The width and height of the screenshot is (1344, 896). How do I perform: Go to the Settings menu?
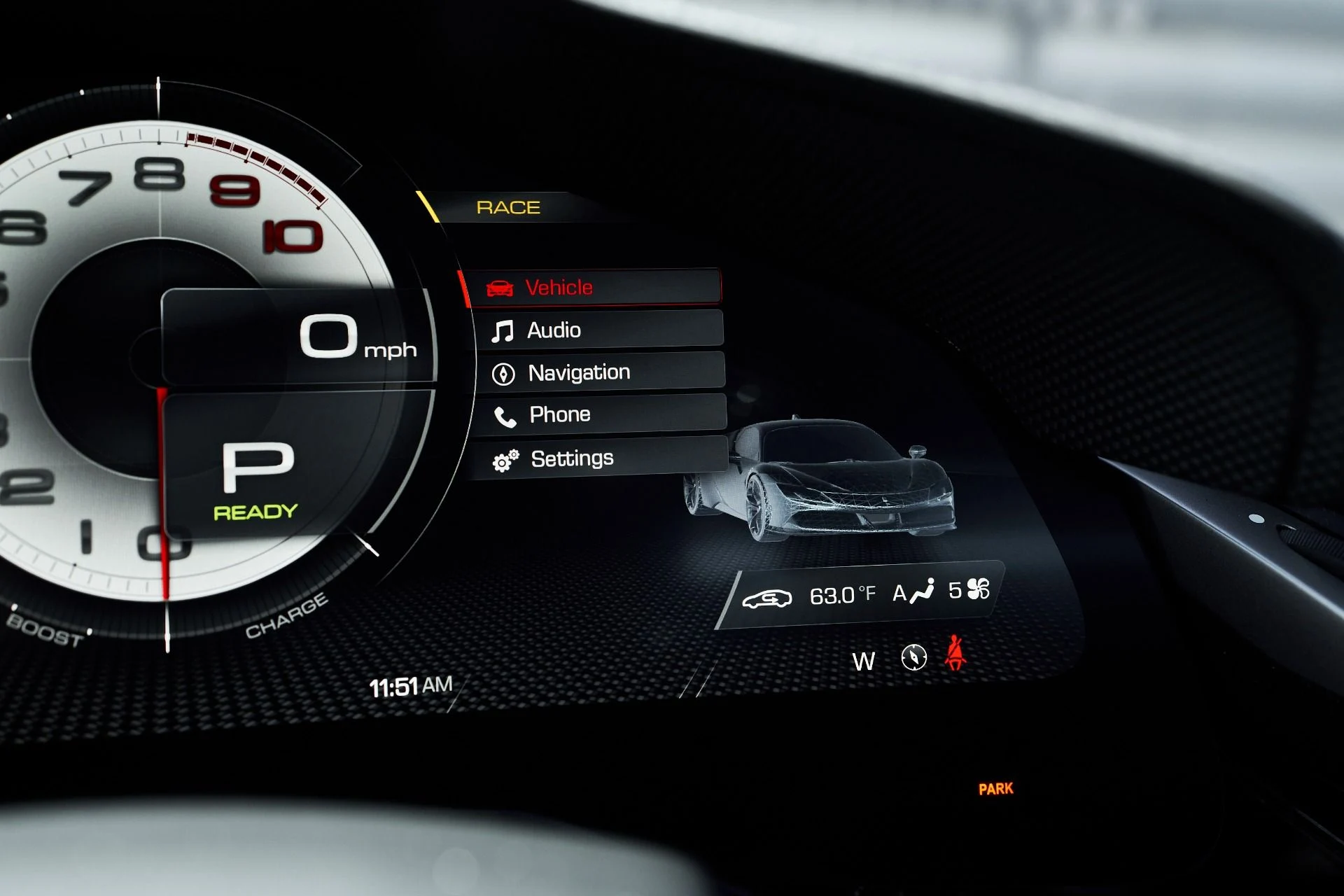601,458
